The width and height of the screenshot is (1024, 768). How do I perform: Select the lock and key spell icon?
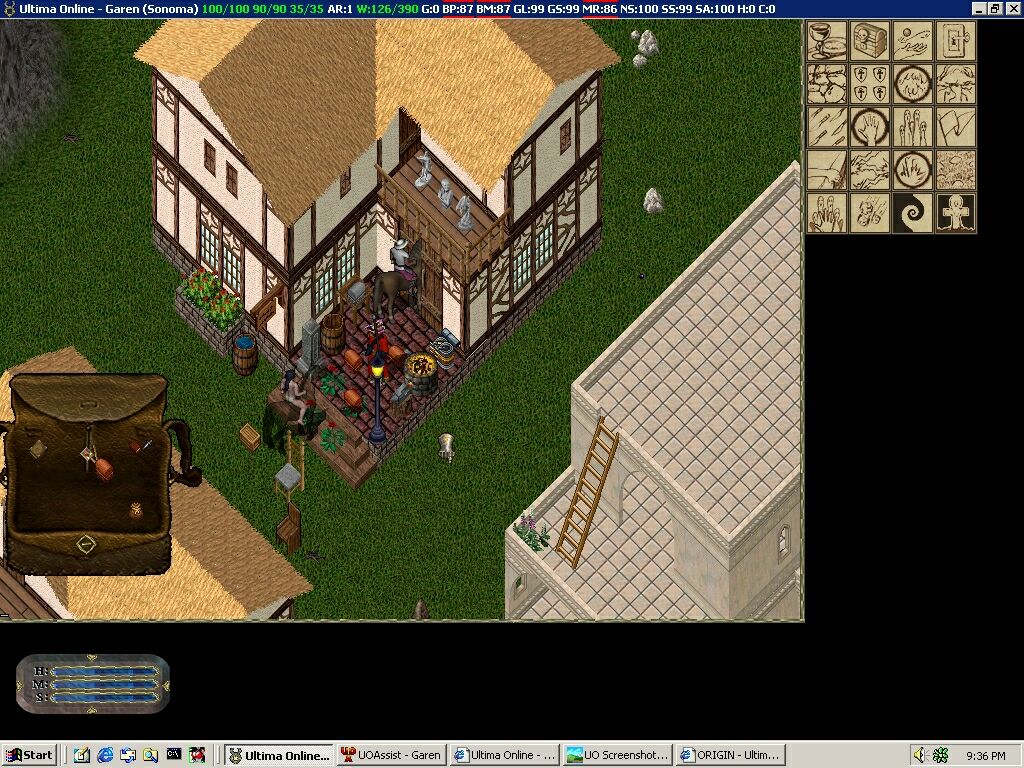(956, 41)
